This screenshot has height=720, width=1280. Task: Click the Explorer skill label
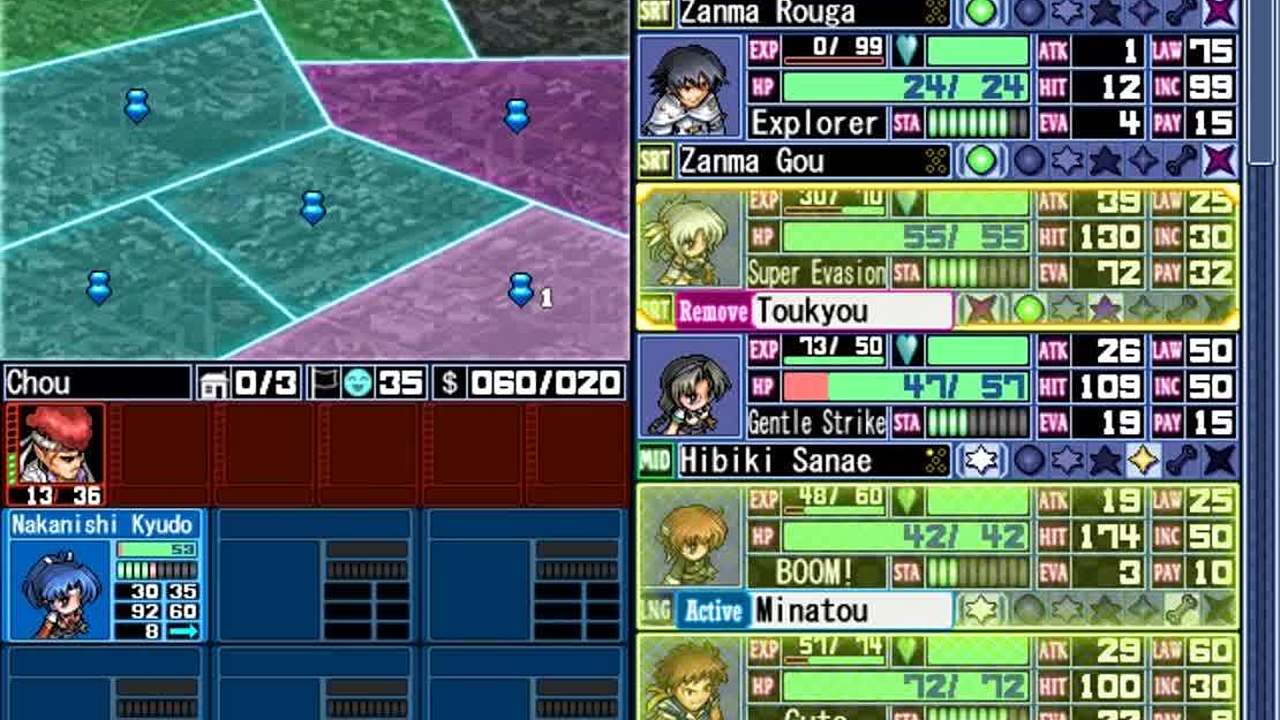pos(815,124)
